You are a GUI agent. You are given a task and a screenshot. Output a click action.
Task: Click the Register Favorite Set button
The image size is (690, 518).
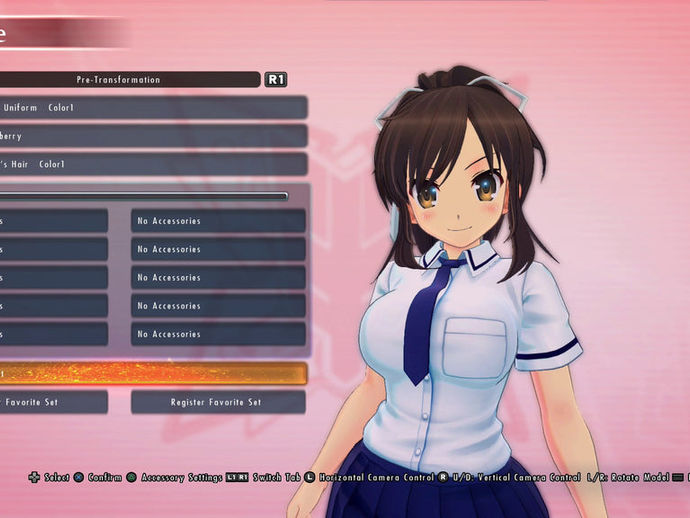tap(218, 402)
